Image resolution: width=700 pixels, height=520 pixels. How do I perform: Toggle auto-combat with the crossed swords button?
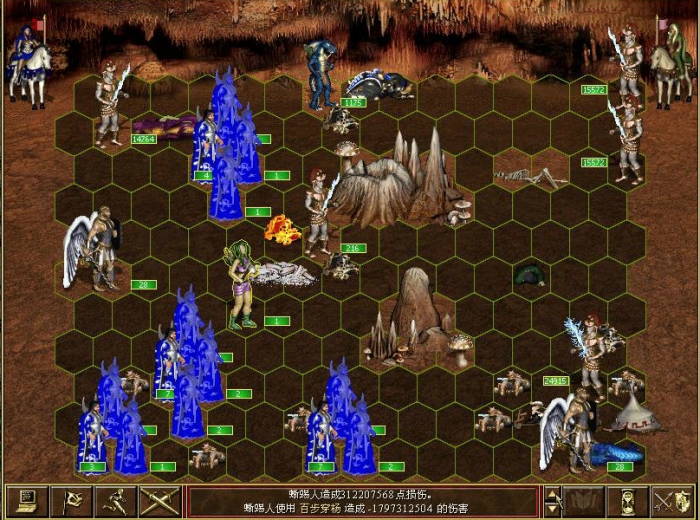click(x=159, y=500)
